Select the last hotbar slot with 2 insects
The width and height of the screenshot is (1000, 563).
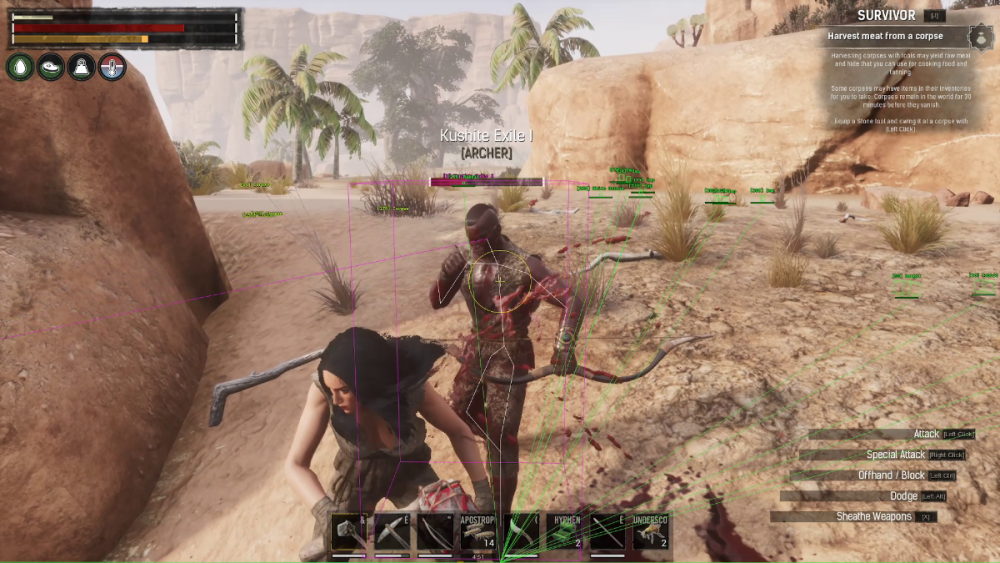tap(650, 532)
